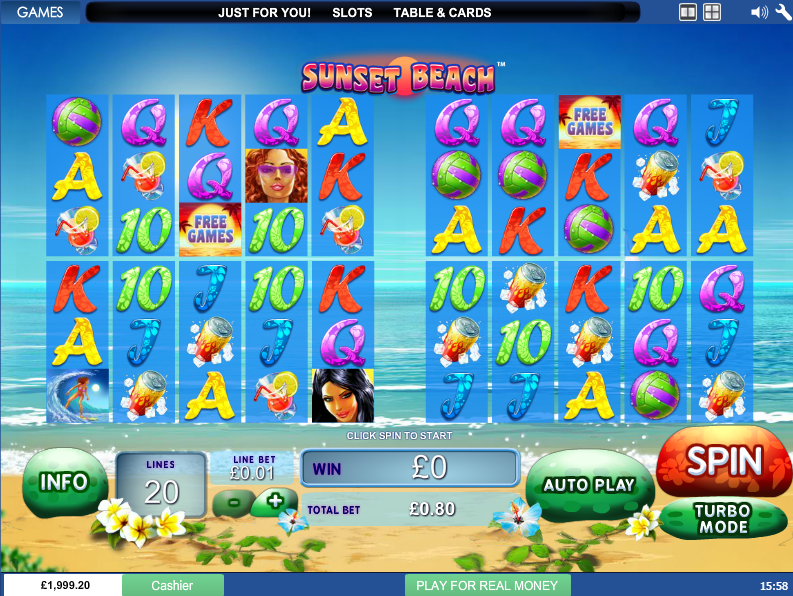Switch to the four-pane grid layout icon
This screenshot has height=596, width=793.
[712, 13]
